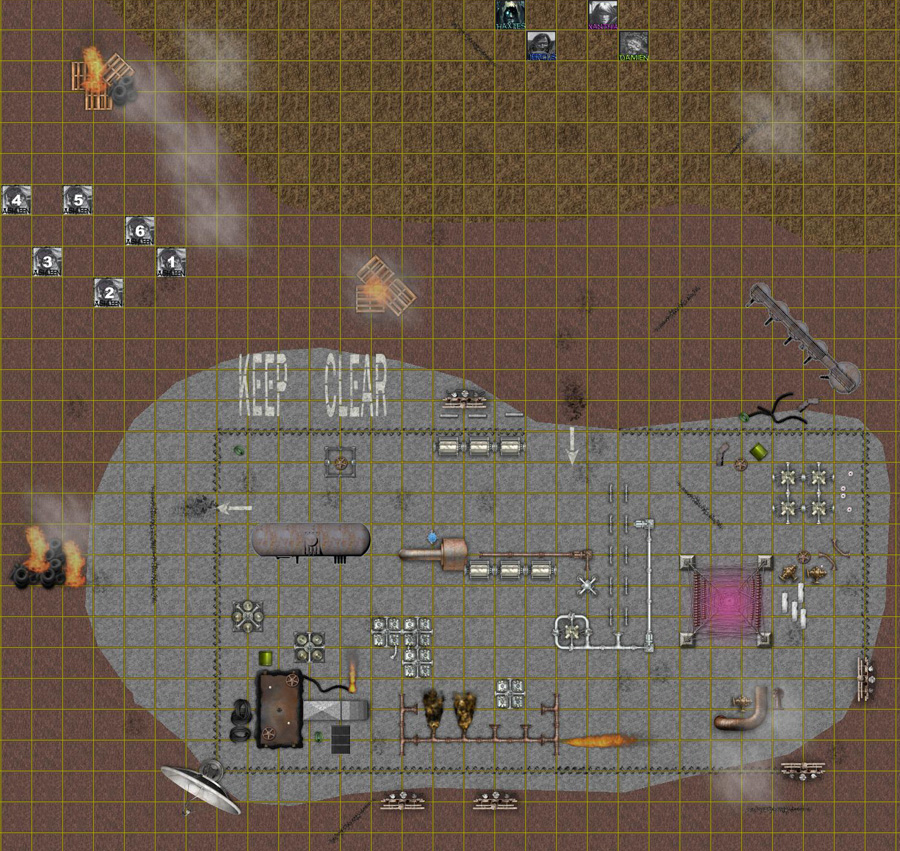Target the enemy token numbered 6
The width and height of the screenshot is (900, 851).
[x=140, y=231]
